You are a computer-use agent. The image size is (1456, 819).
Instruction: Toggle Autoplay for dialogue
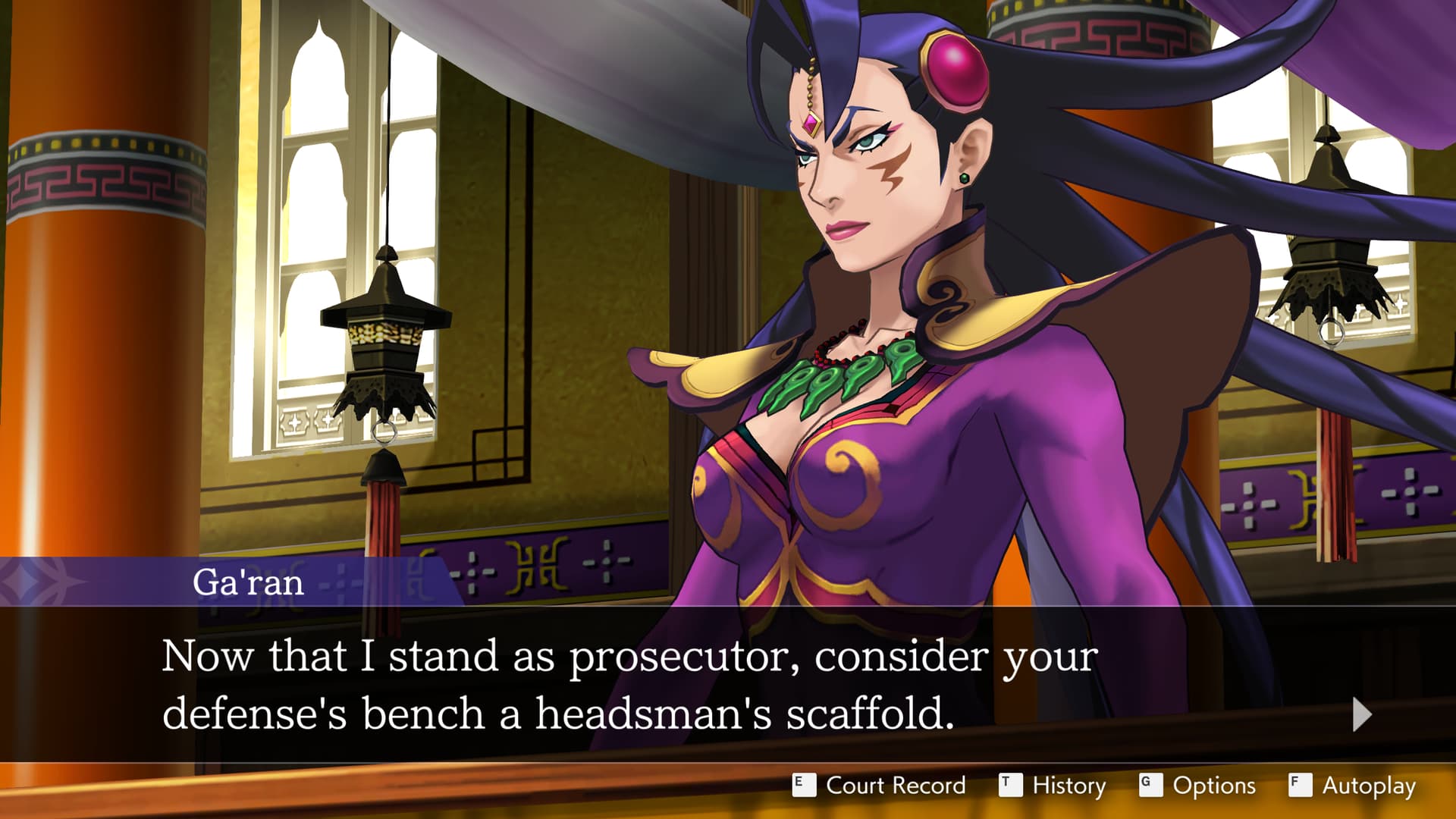1353,786
